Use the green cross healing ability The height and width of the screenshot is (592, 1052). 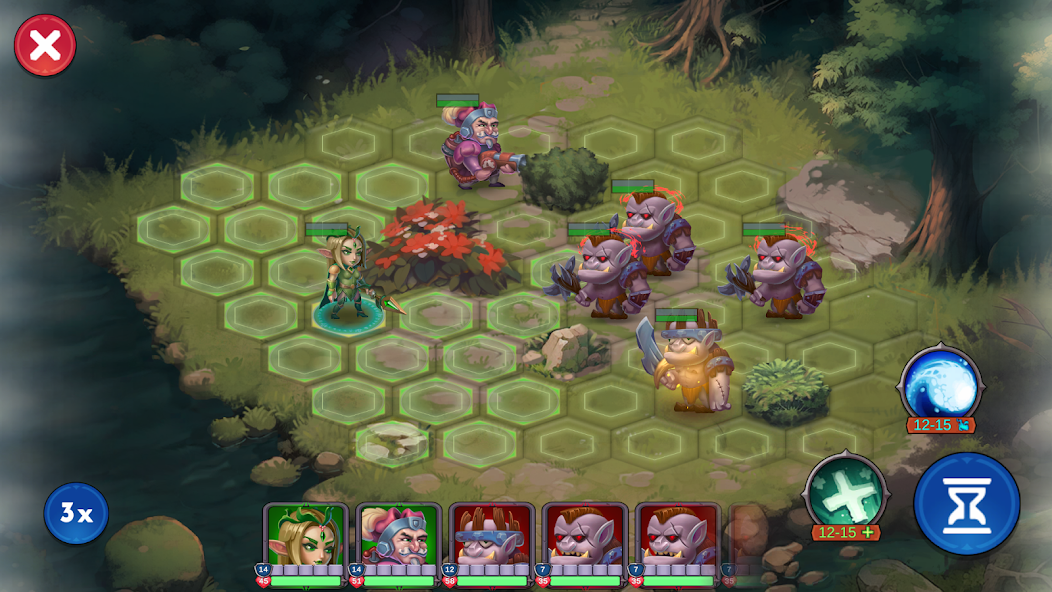[845, 490]
